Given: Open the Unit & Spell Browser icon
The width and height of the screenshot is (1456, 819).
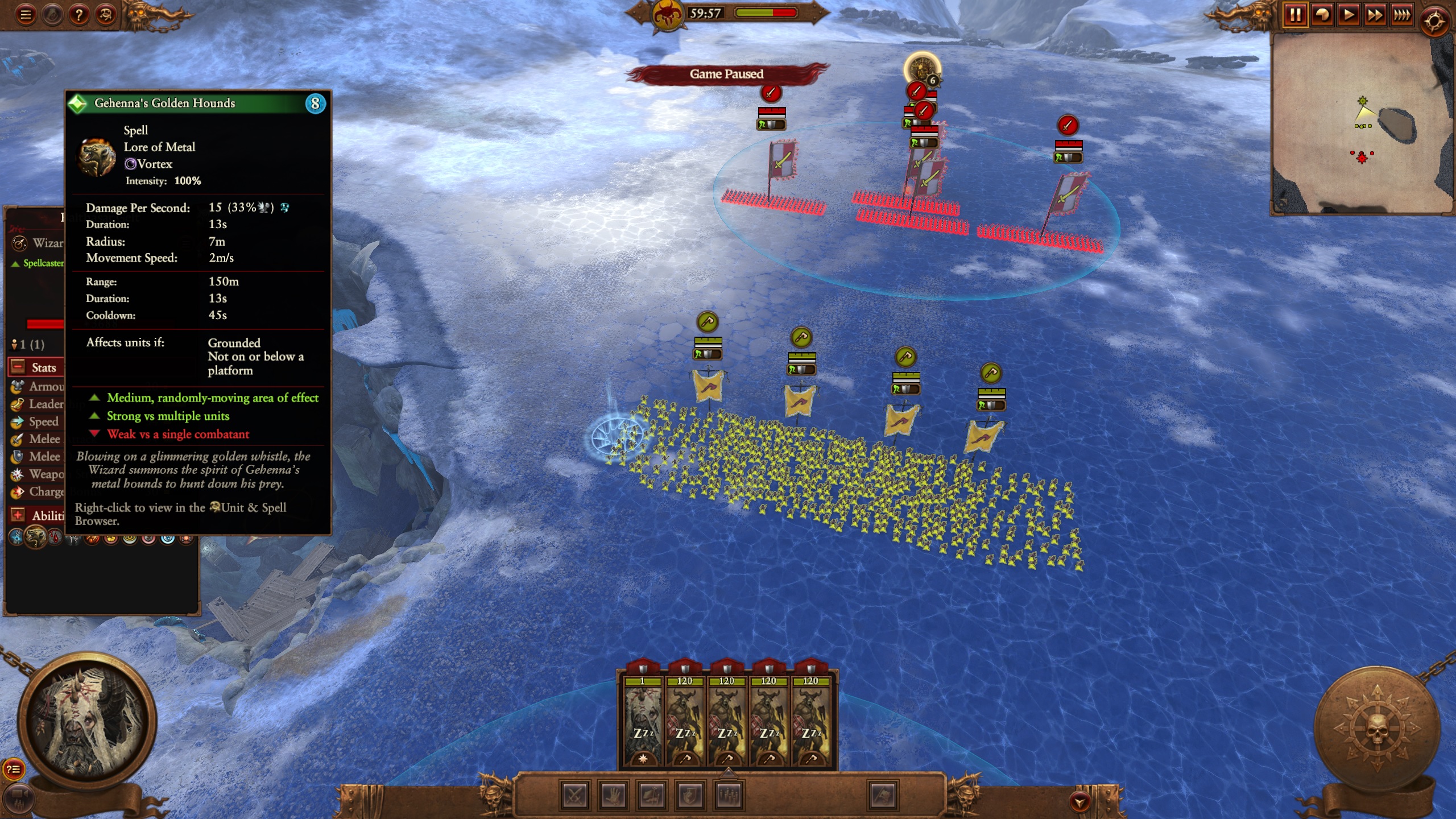Looking at the screenshot, I should (105, 15).
